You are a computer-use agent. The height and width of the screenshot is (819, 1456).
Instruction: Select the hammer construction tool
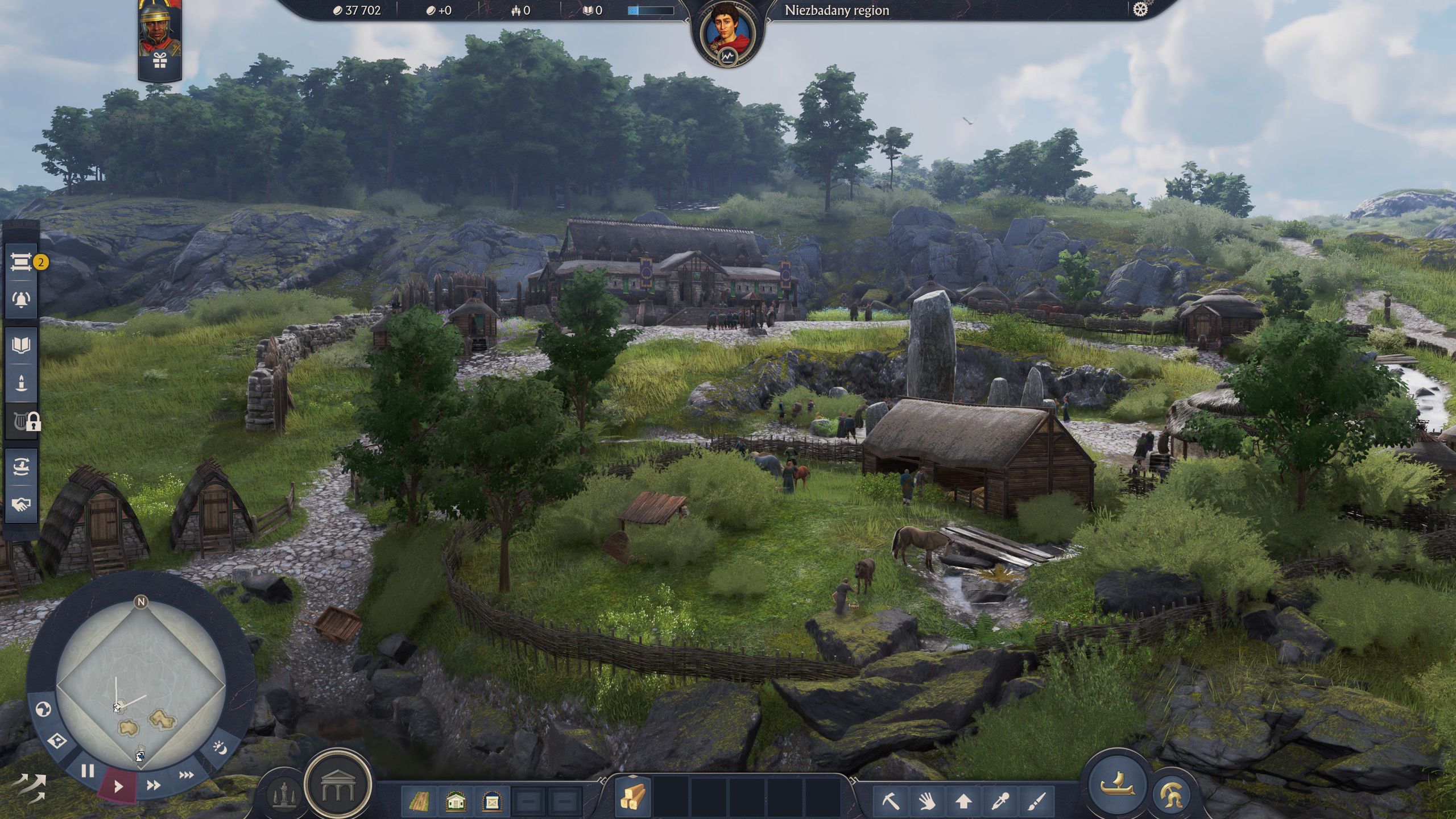click(890, 800)
